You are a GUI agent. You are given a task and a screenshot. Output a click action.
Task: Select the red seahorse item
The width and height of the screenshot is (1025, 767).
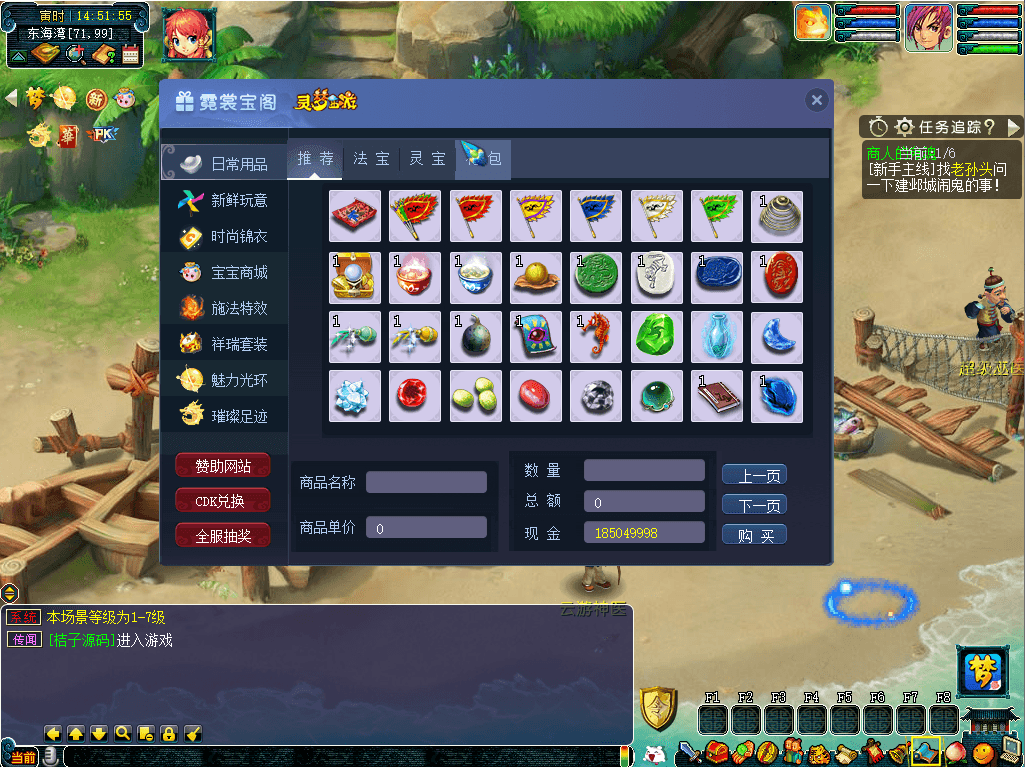(596, 336)
